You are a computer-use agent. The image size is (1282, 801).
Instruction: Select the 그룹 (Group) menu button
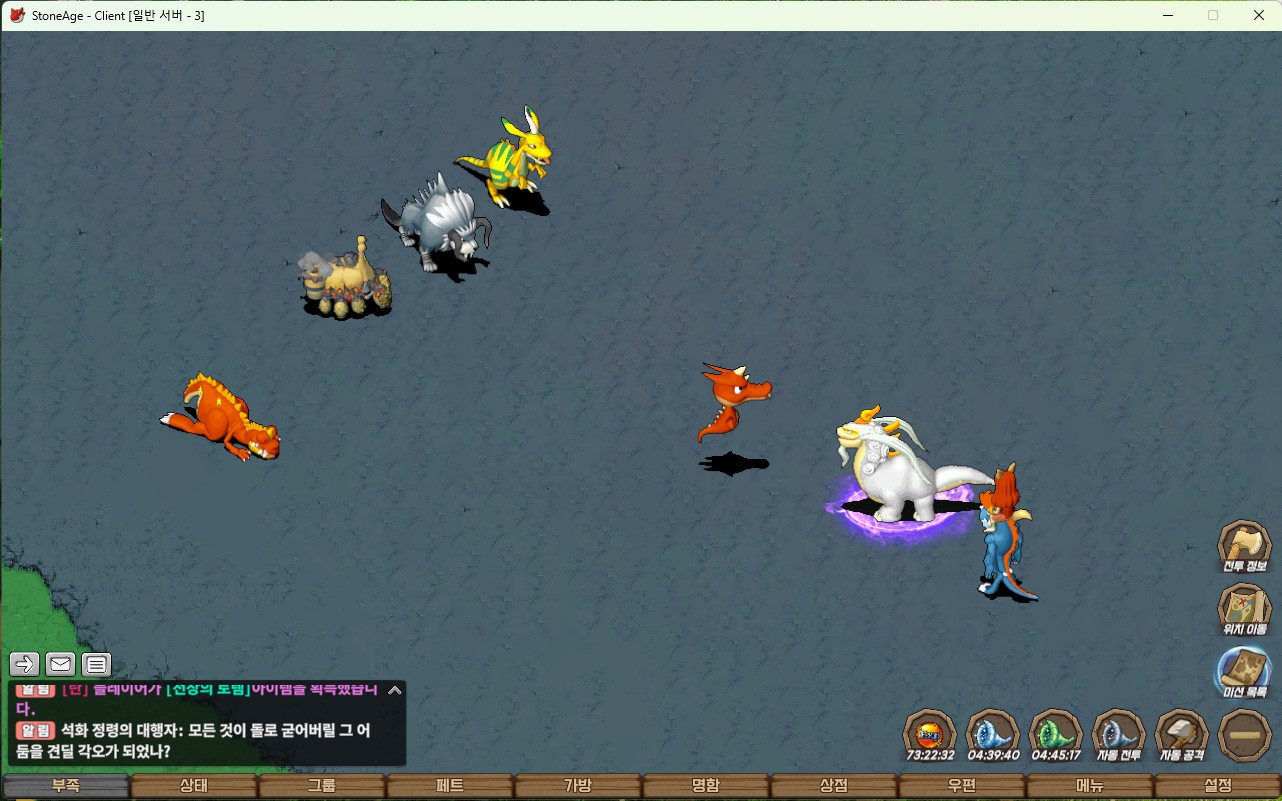coord(322,786)
